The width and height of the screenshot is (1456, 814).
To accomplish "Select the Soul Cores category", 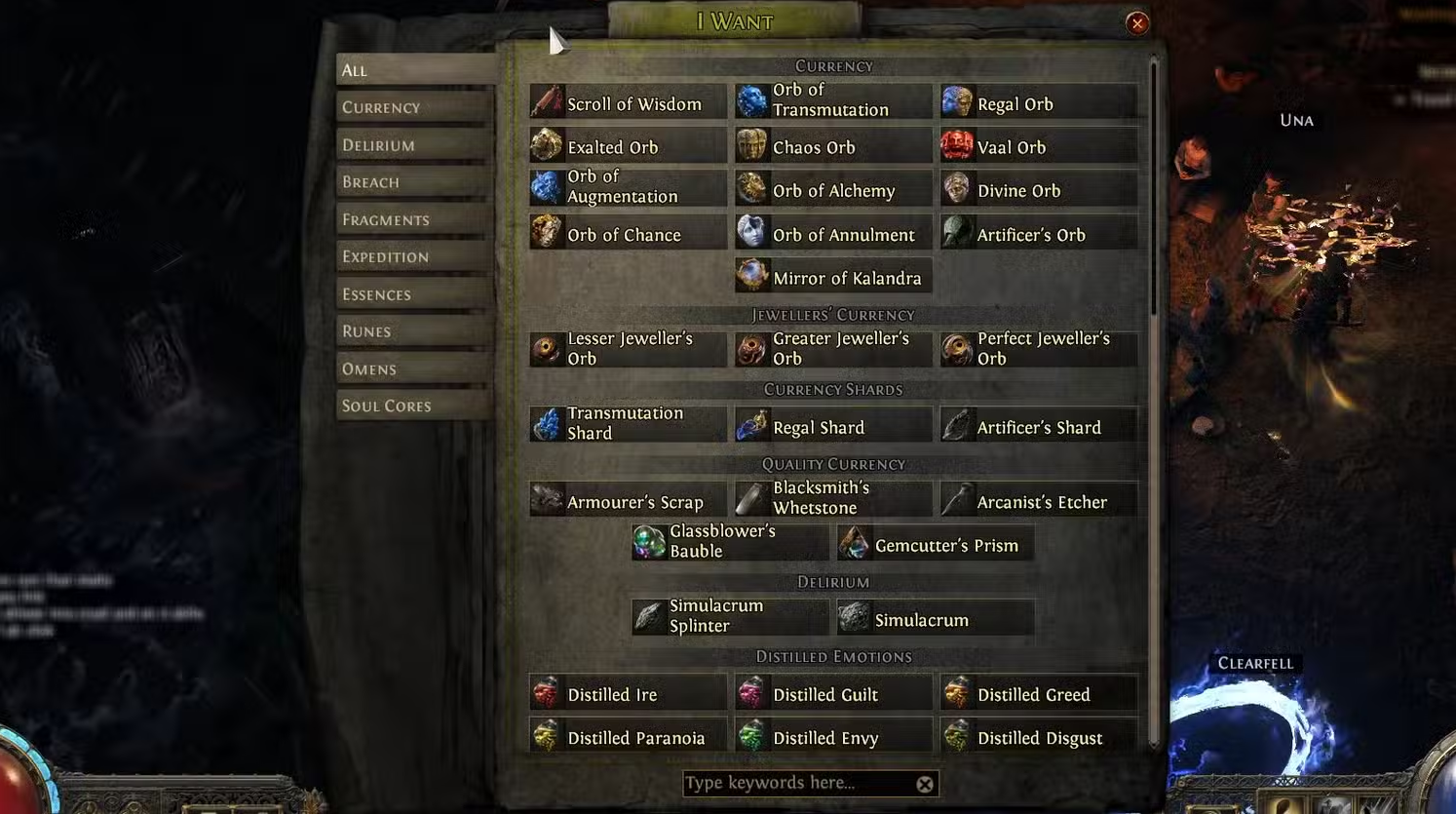I will 413,406.
